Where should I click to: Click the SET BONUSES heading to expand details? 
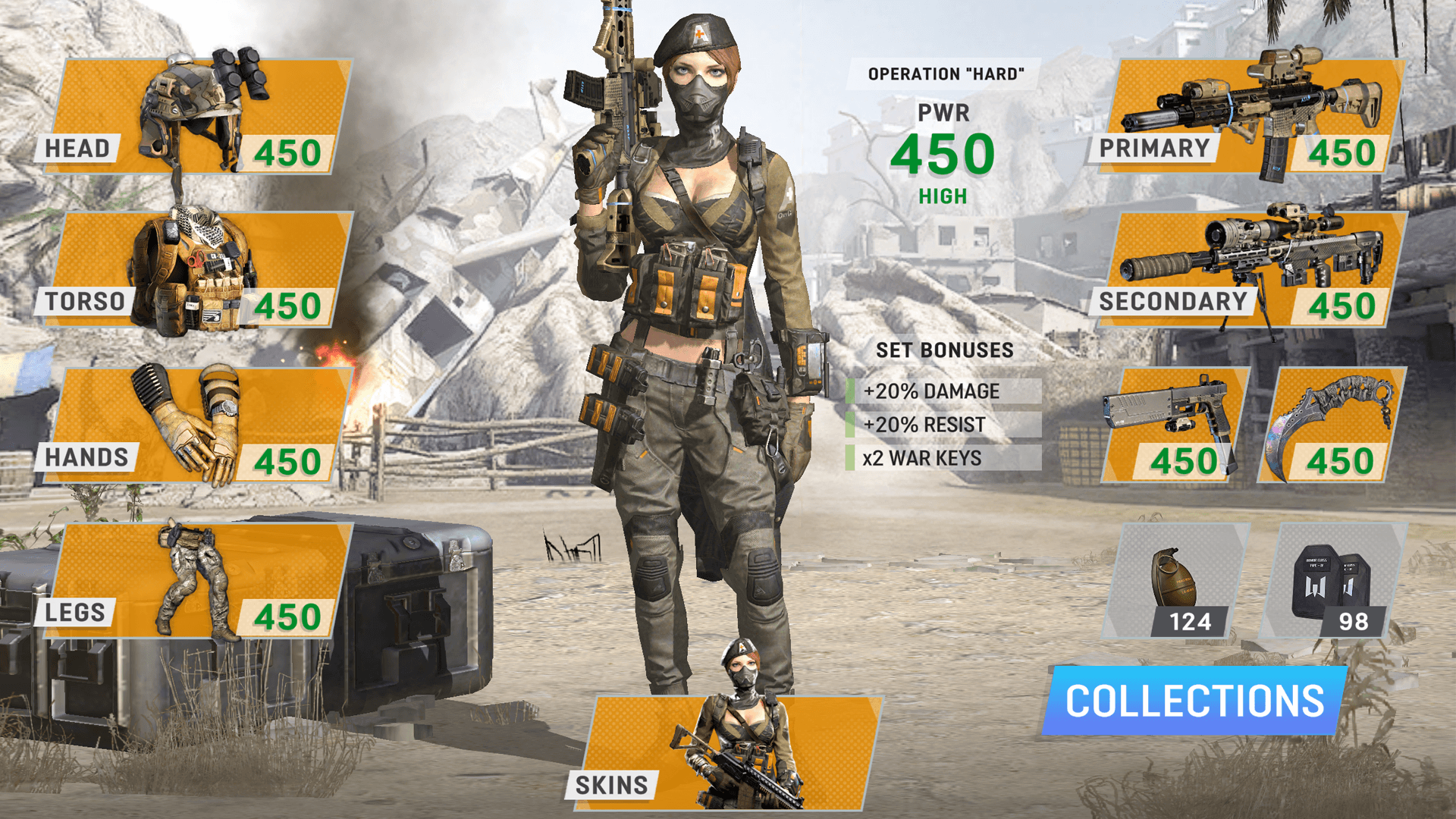pyautogui.click(x=943, y=350)
